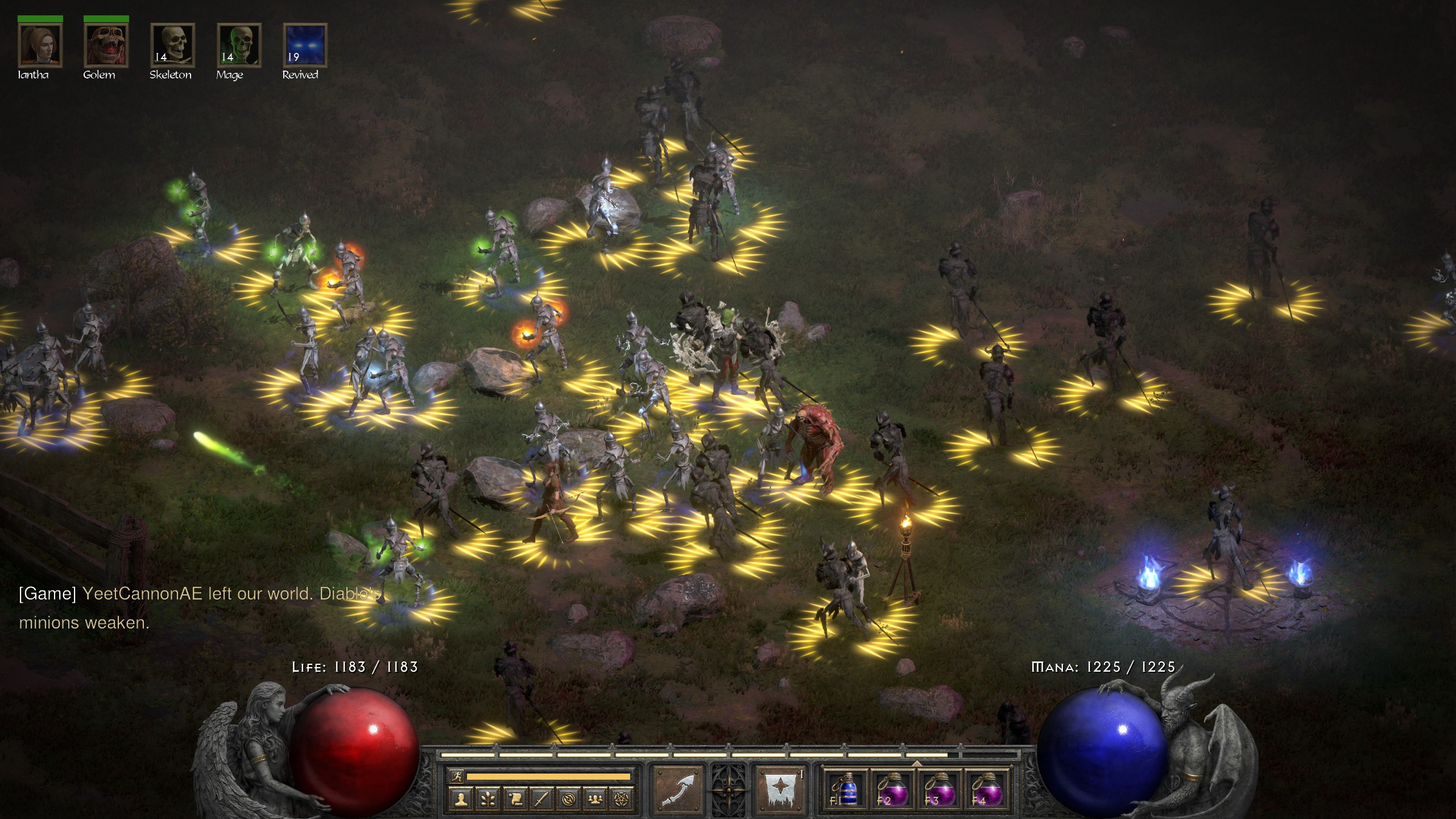
Task: Click the Golem minion portrait
Action: coord(106,45)
